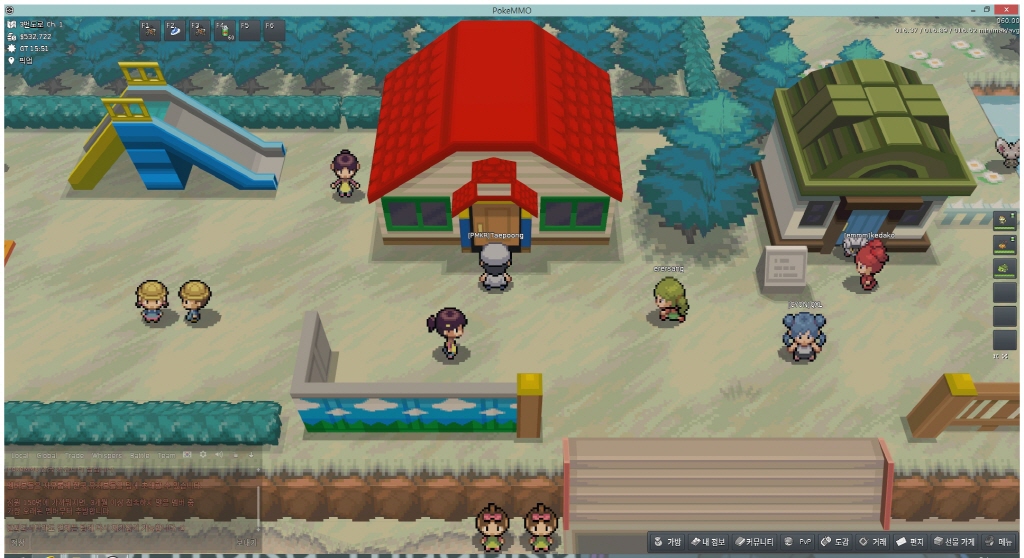The width and height of the screenshot is (1024, 558).
Task: Open the 커뮤니티 community panel
Action: (756, 542)
